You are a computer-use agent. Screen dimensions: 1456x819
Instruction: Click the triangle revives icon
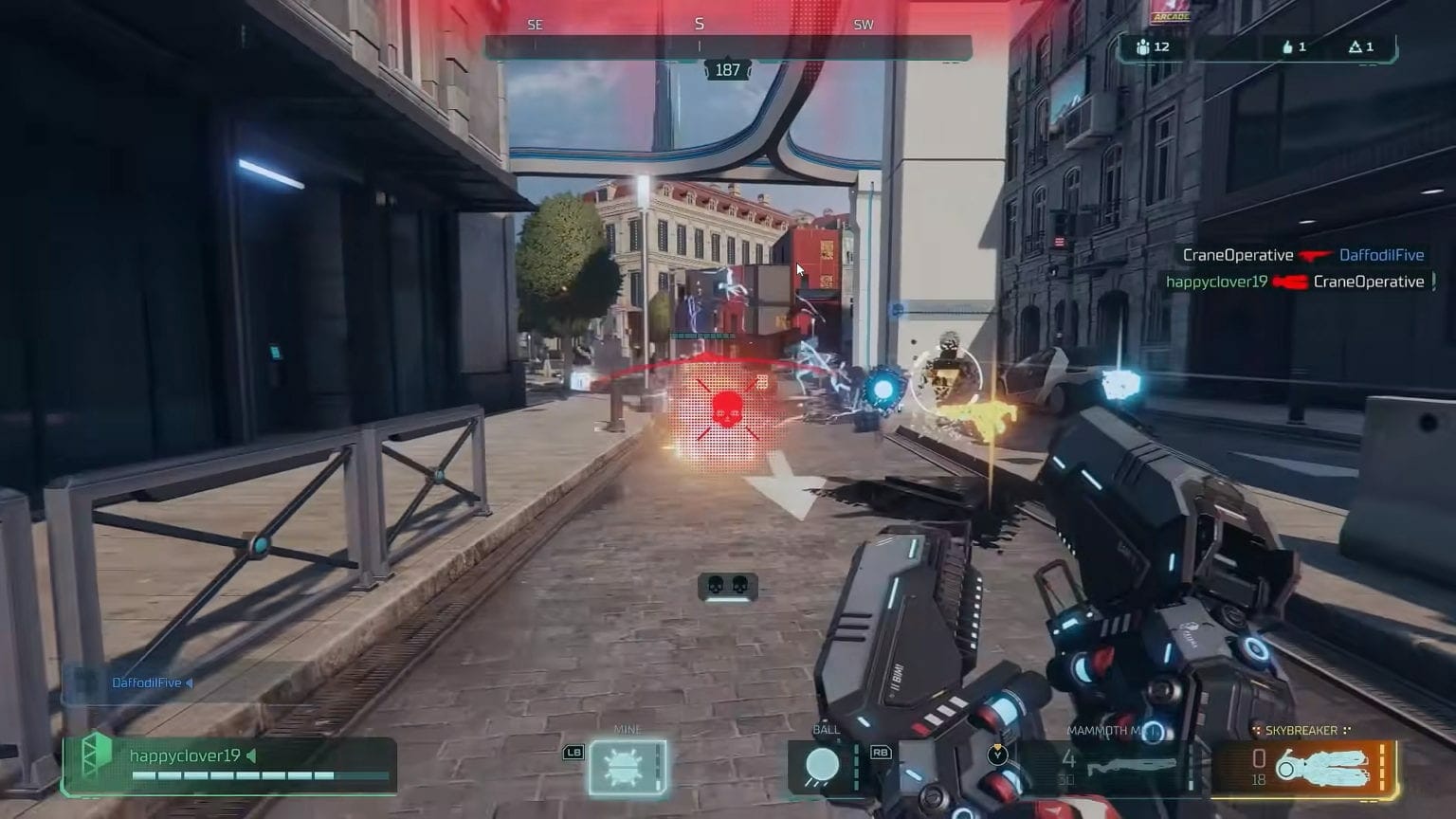[1355, 46]
